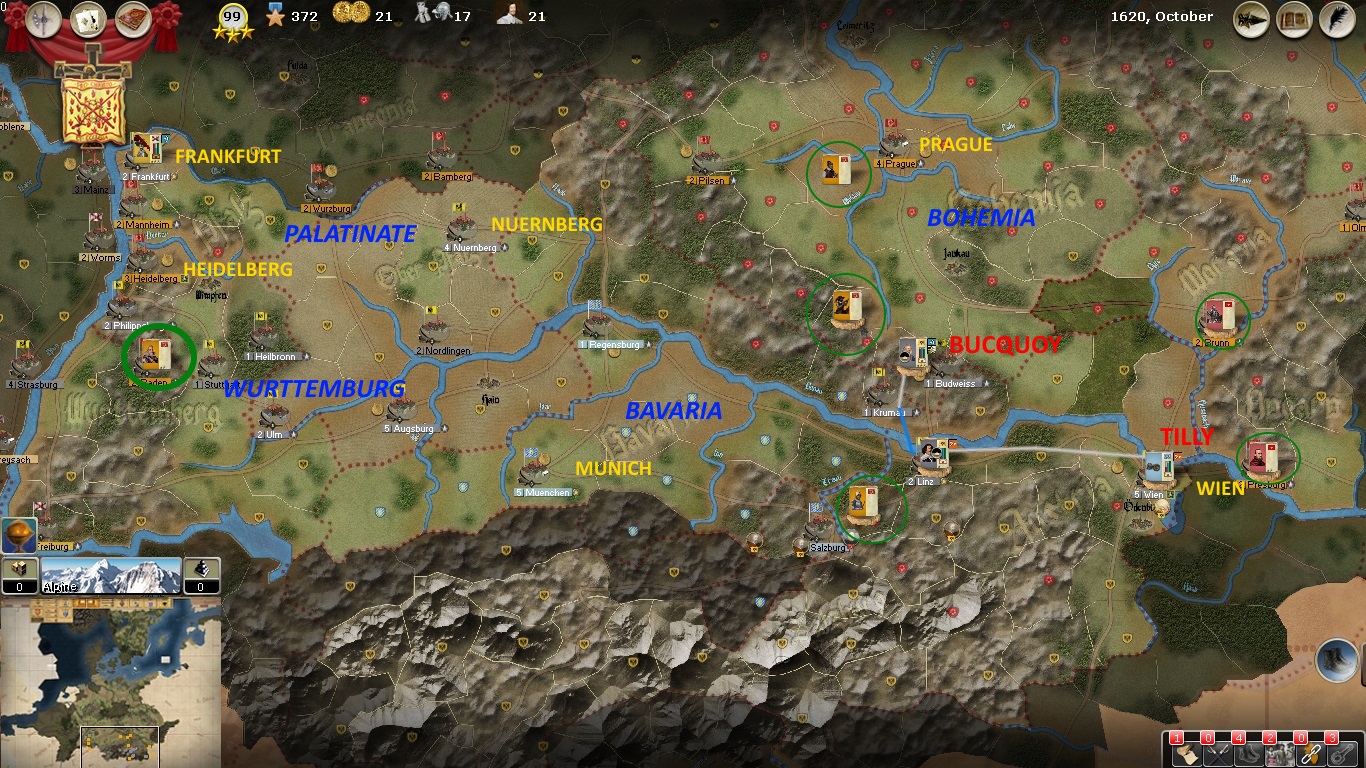Click on the minimap of Europe
1366x768 pixels.
111,682
